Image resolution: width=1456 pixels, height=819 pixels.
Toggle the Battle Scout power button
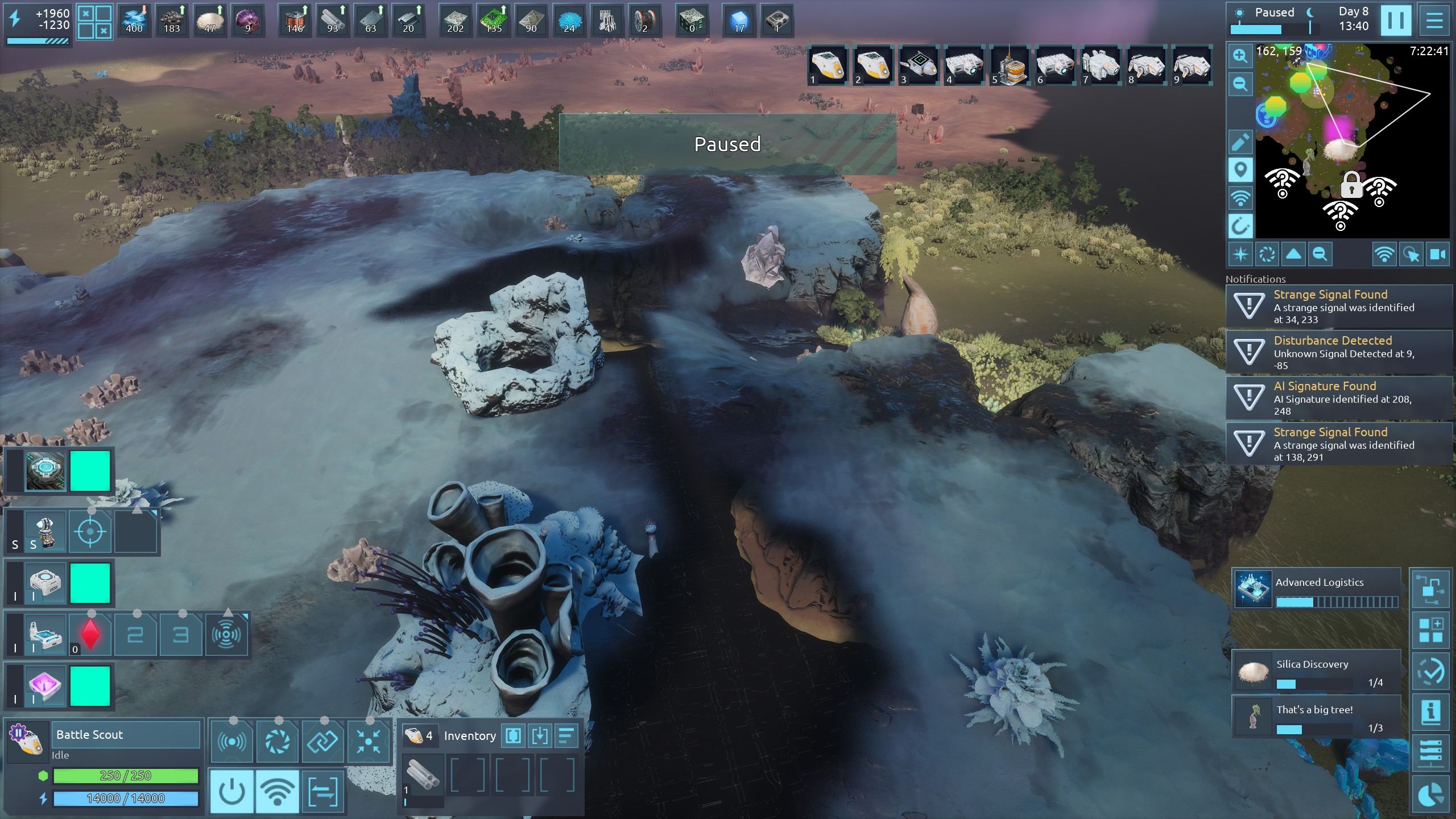click(x=232, y=791)
